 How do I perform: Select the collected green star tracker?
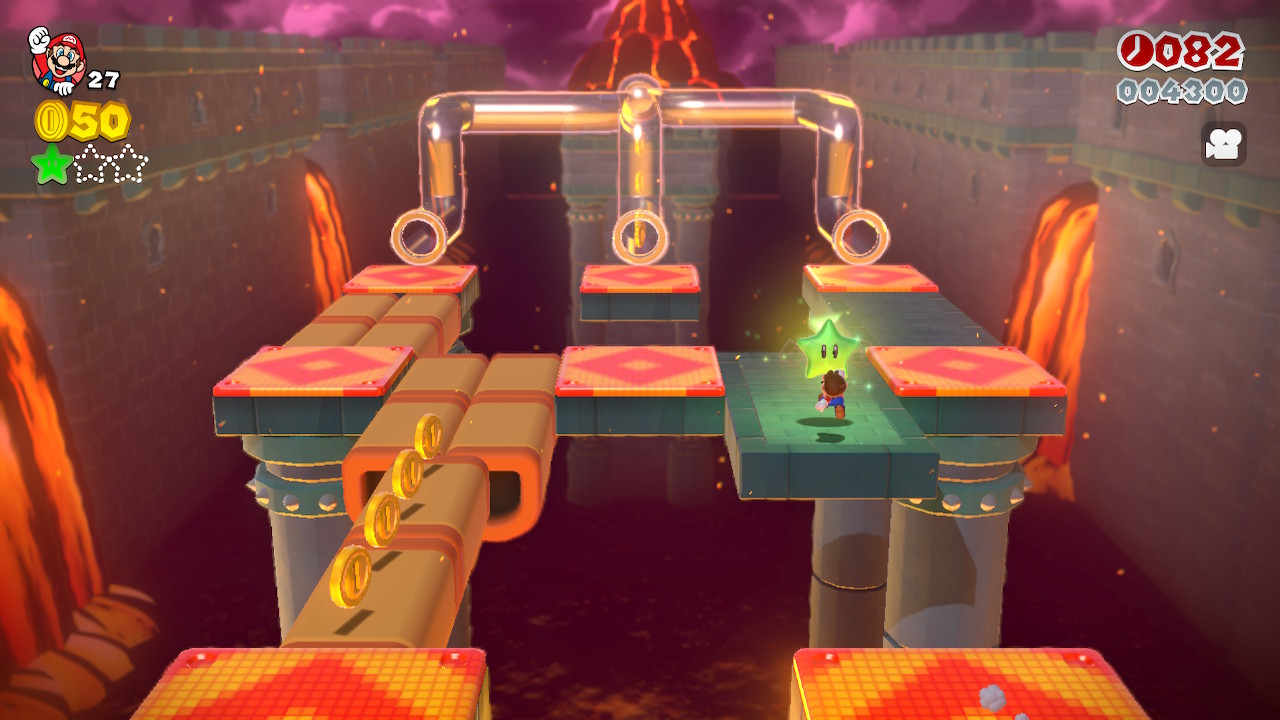tap(50, 164)
